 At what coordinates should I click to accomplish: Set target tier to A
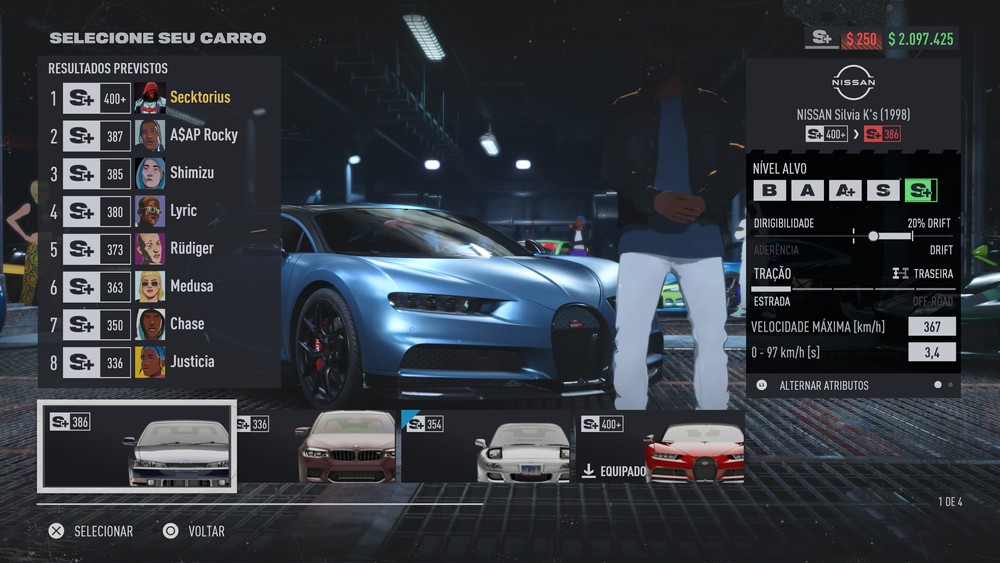point(806,190)
